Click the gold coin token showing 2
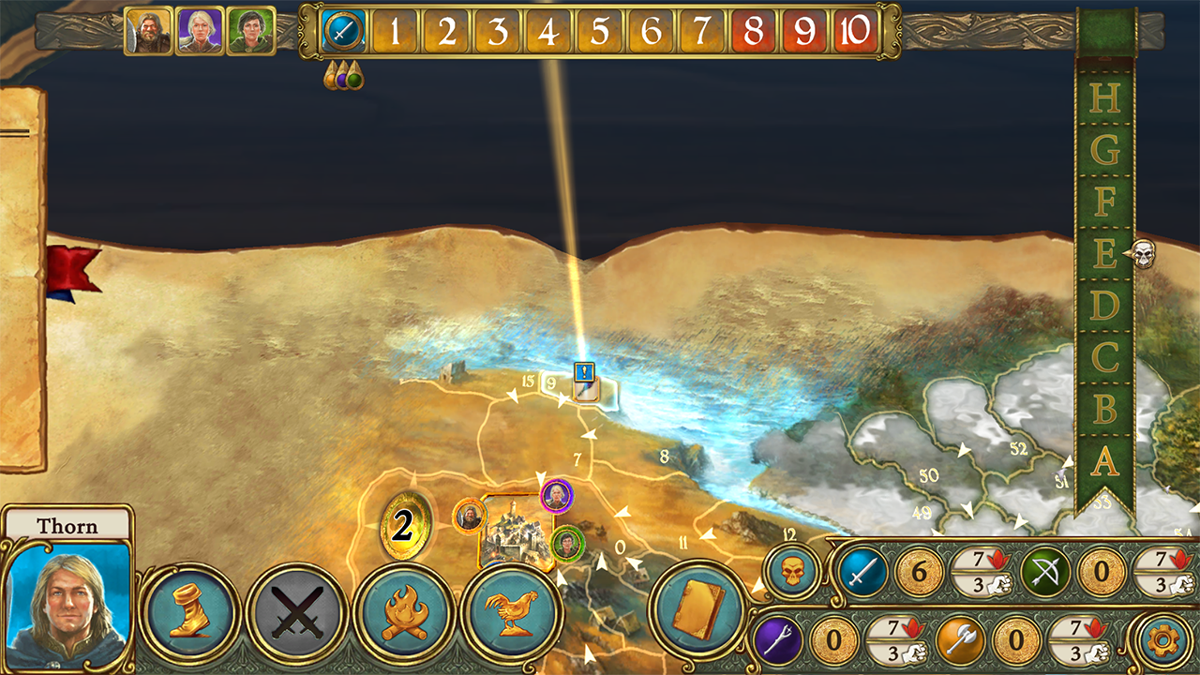 [404, 527]
